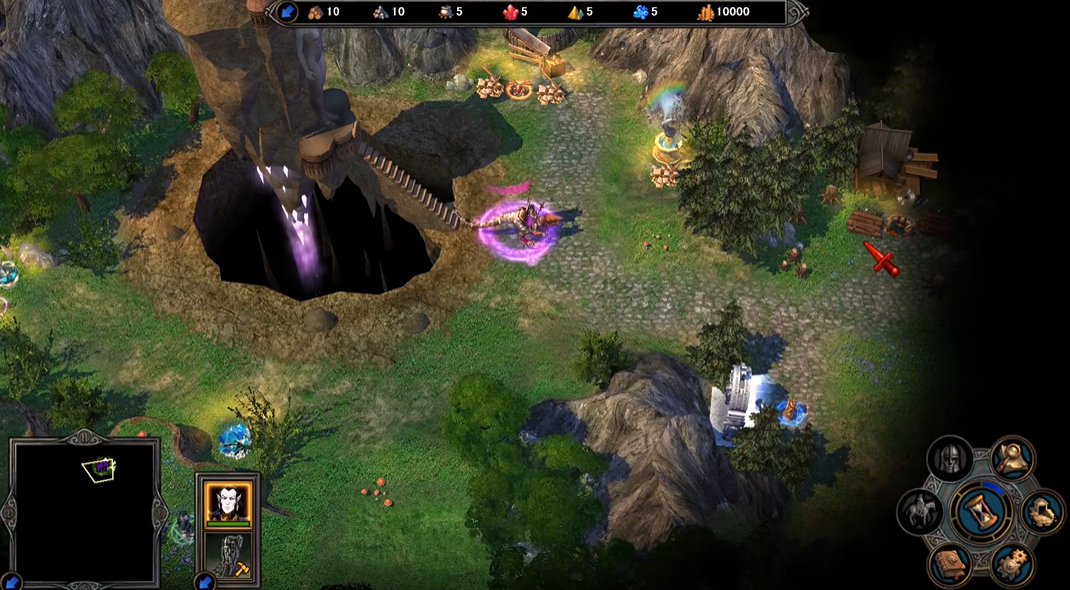Click the small button atop the minimap frame

[84, 436]
